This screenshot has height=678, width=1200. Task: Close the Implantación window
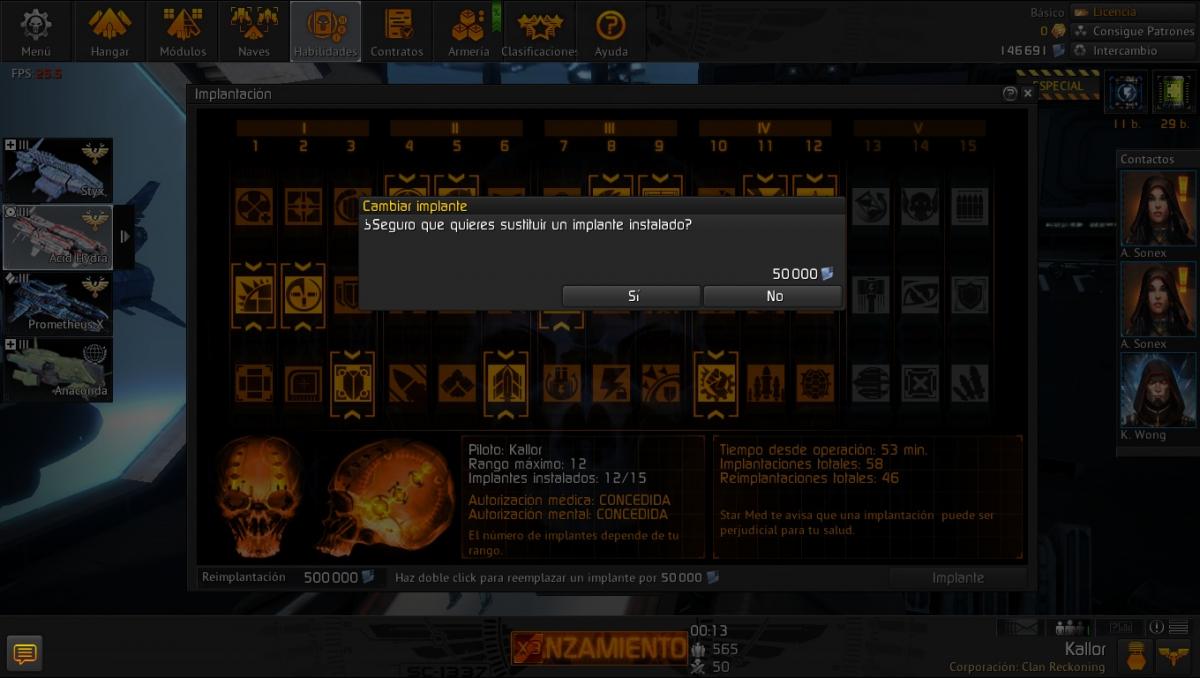1028,93
